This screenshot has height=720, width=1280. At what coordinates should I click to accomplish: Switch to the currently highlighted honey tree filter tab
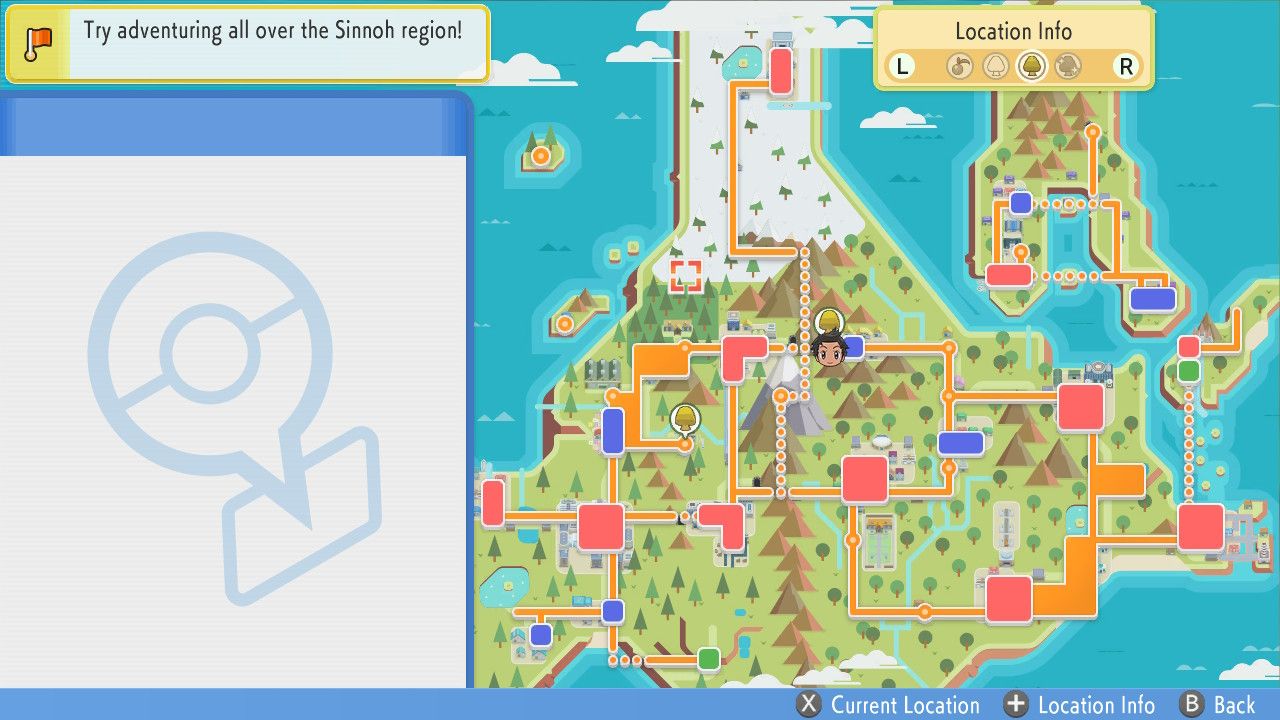point(1031,66)
